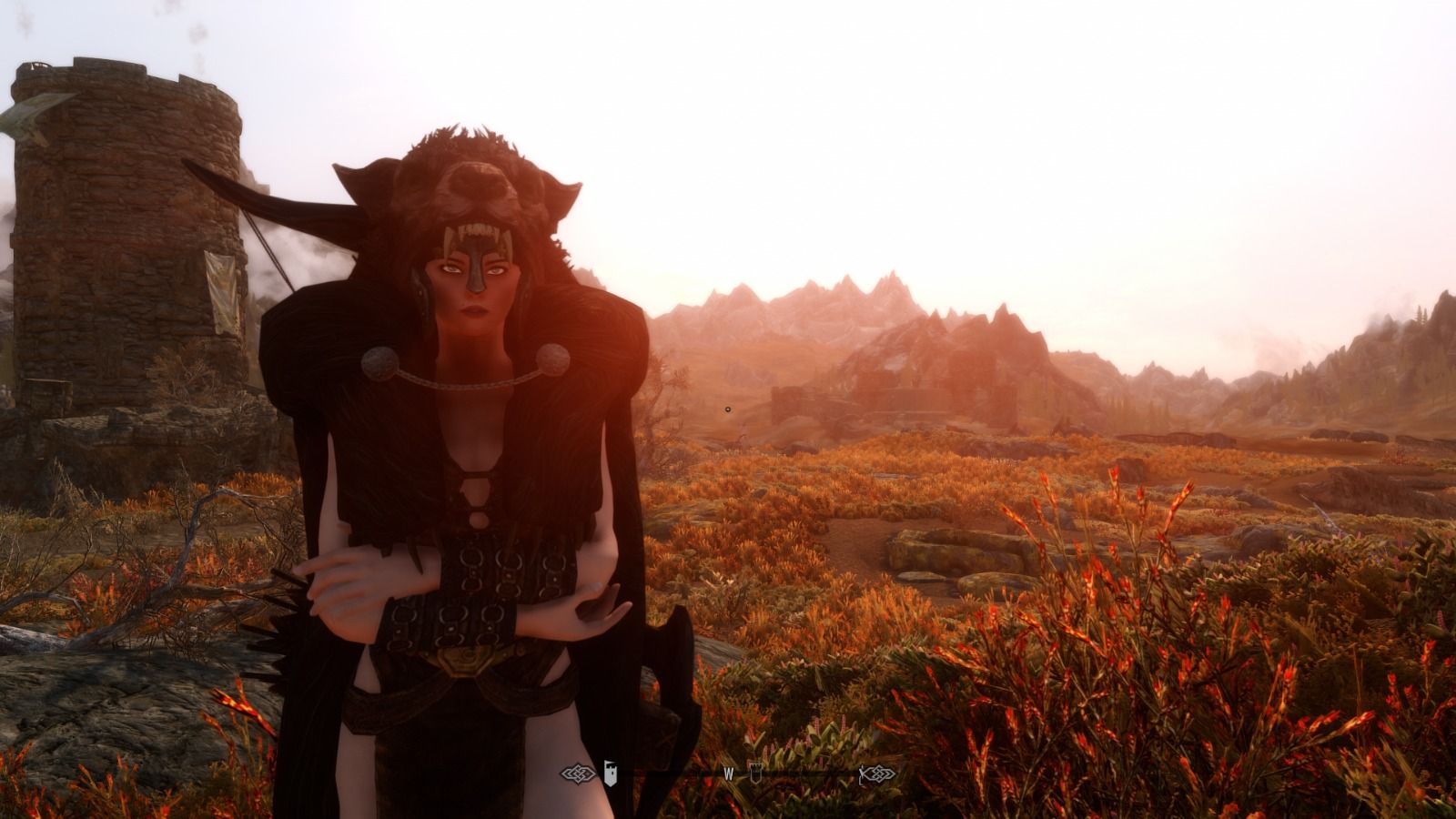Select the dark tower marker beside W
Image resolution: width=1456 pixels, height=819 pixels.
tap(754, 773)
